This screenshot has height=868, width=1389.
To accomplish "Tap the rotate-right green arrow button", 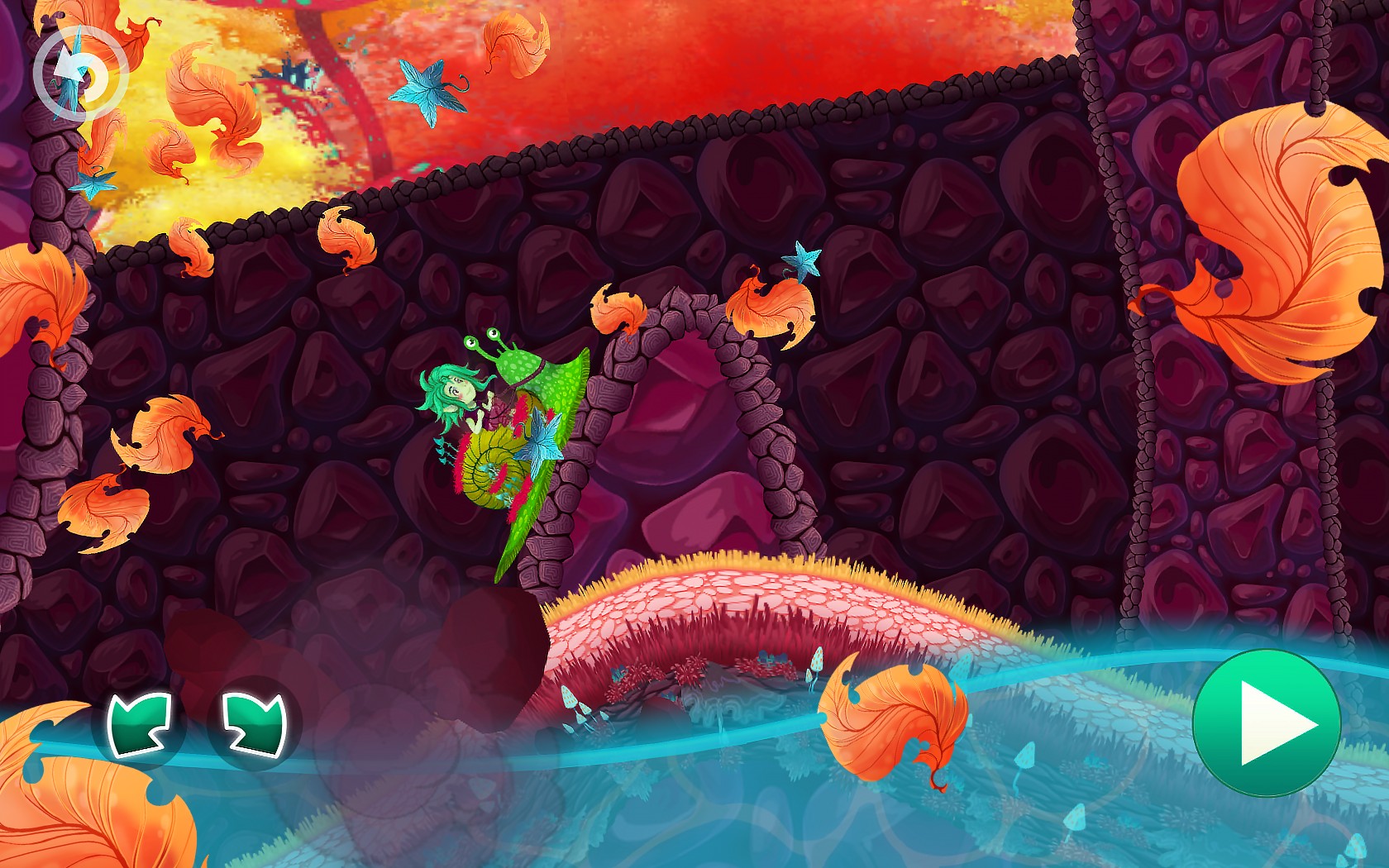I will coord(254,724).
